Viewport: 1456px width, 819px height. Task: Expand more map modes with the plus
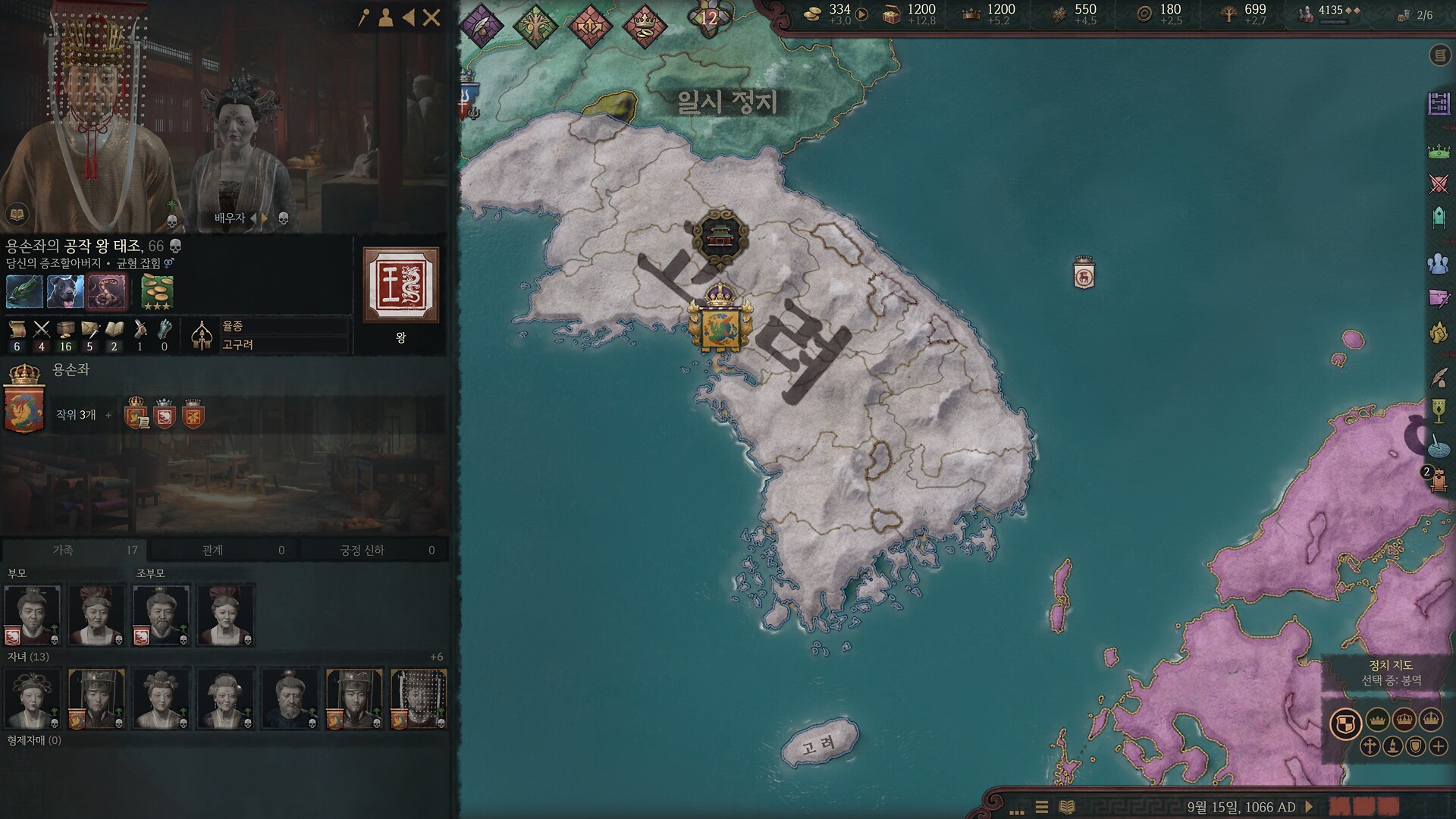point(1439,746)
